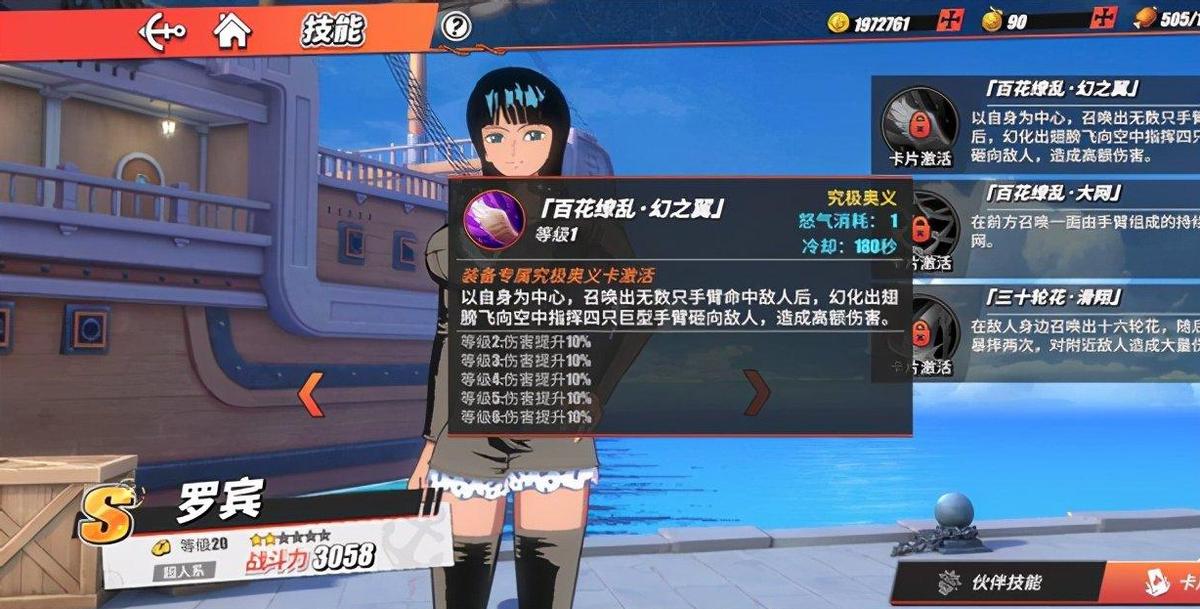Switch to the previous character with the left arrow
The image size is (1200, 609).
coord(311,392)
